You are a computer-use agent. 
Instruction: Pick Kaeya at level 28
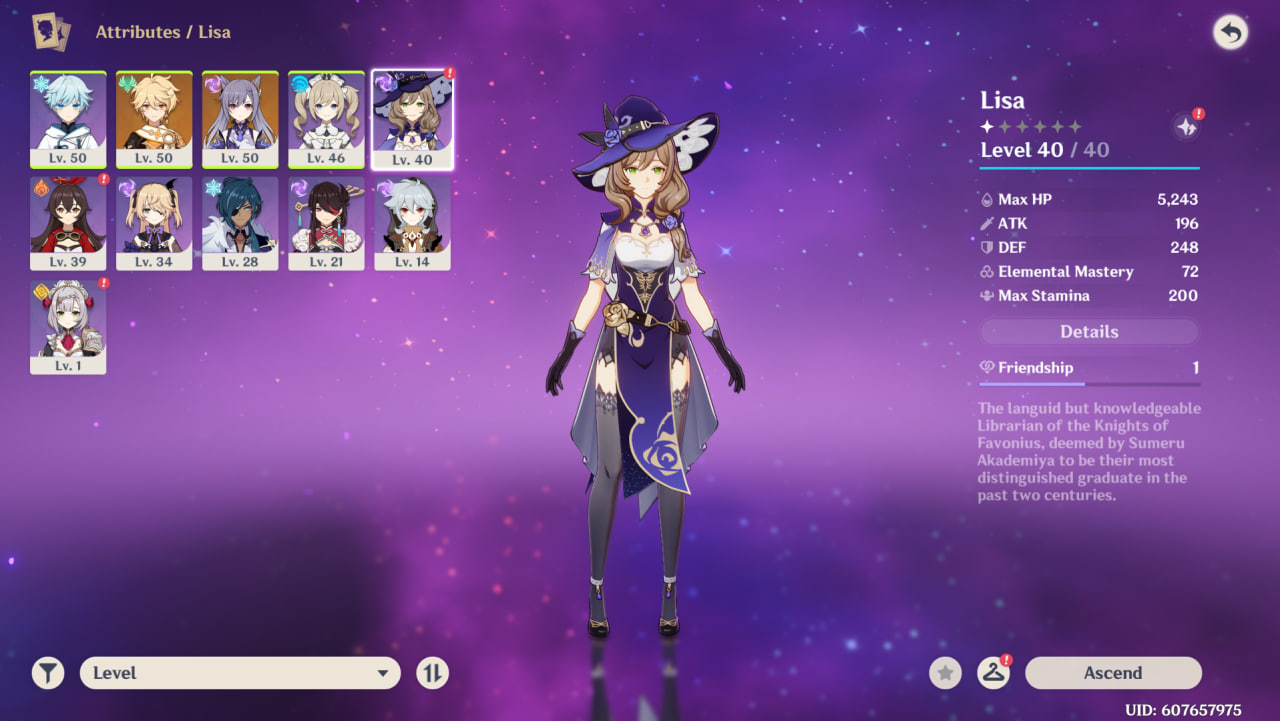click(x=240, y=223)
